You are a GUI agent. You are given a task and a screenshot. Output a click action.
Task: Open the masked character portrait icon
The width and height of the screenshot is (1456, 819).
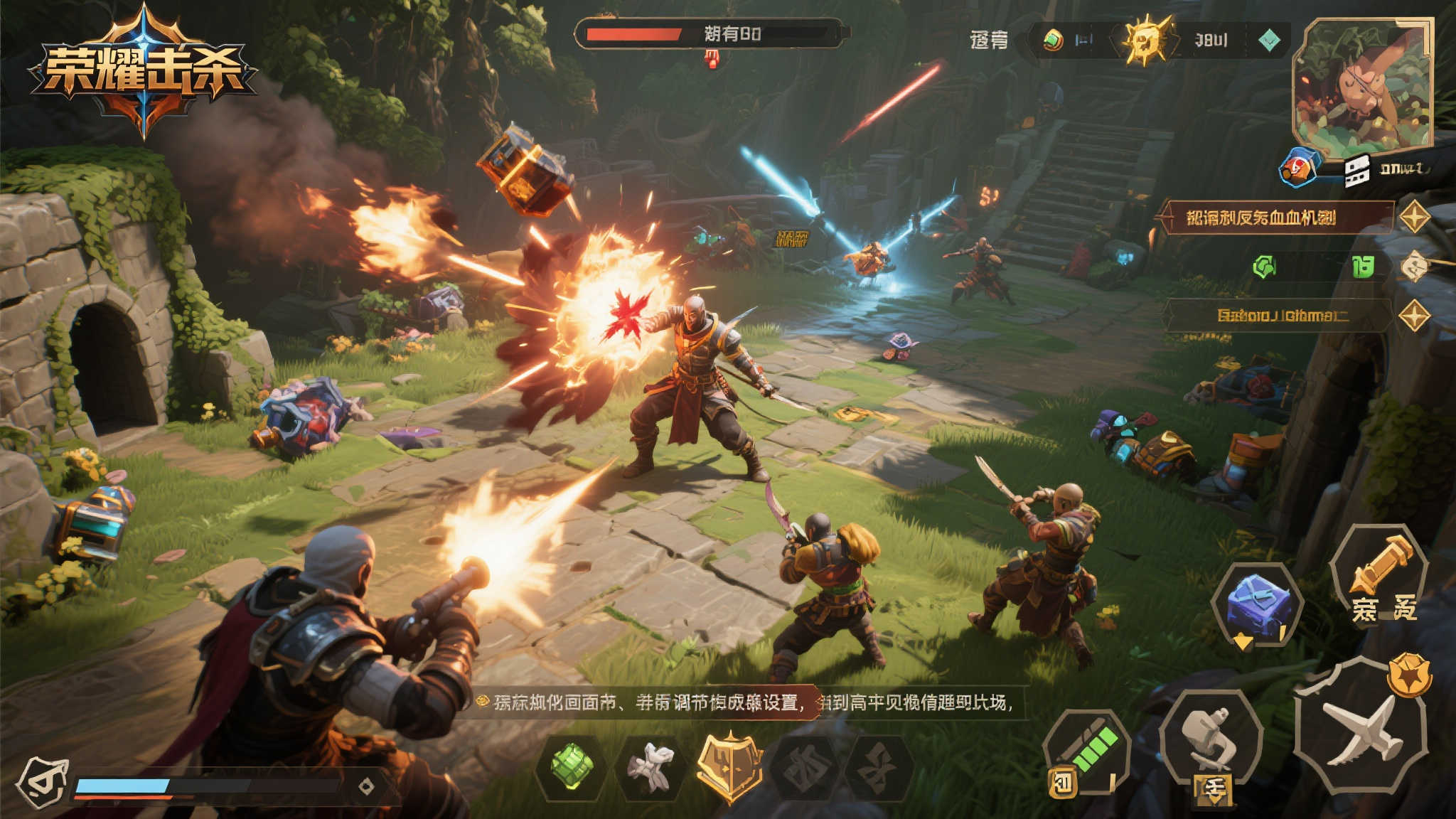[x=44, y=783]
